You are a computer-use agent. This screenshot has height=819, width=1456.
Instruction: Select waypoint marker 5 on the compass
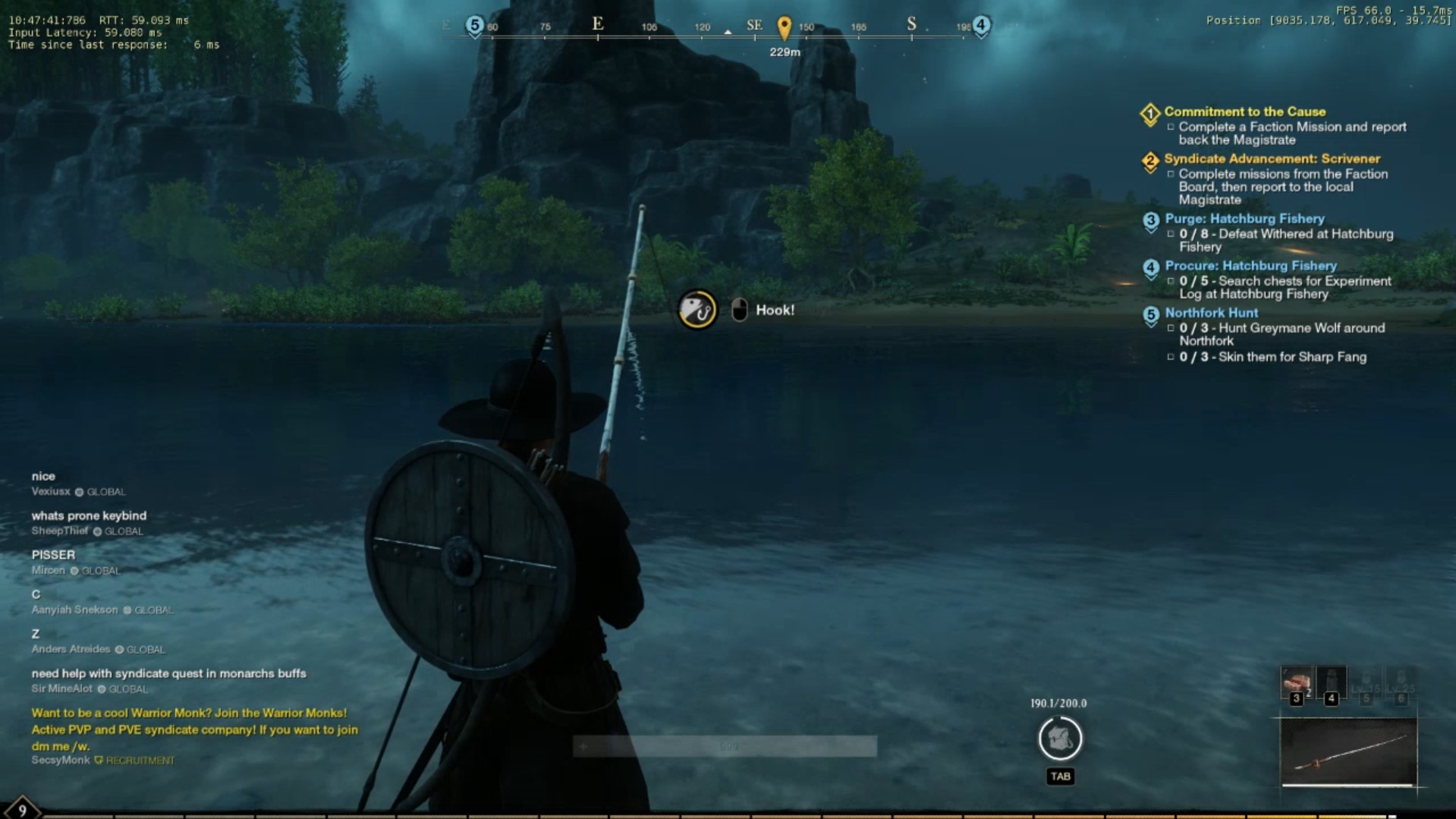point(473,24)
